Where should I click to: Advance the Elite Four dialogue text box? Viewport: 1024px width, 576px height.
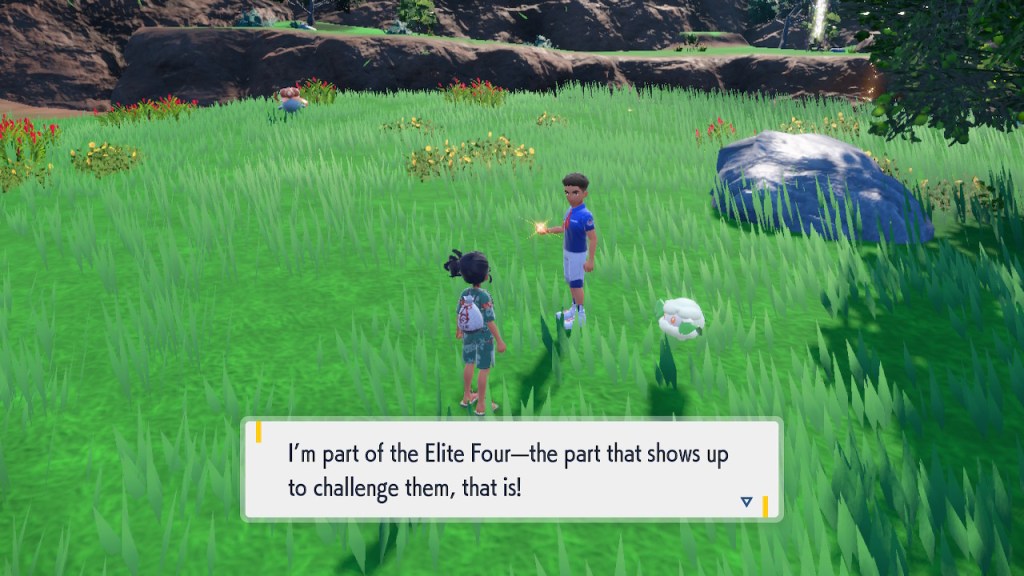coord(511,470)
